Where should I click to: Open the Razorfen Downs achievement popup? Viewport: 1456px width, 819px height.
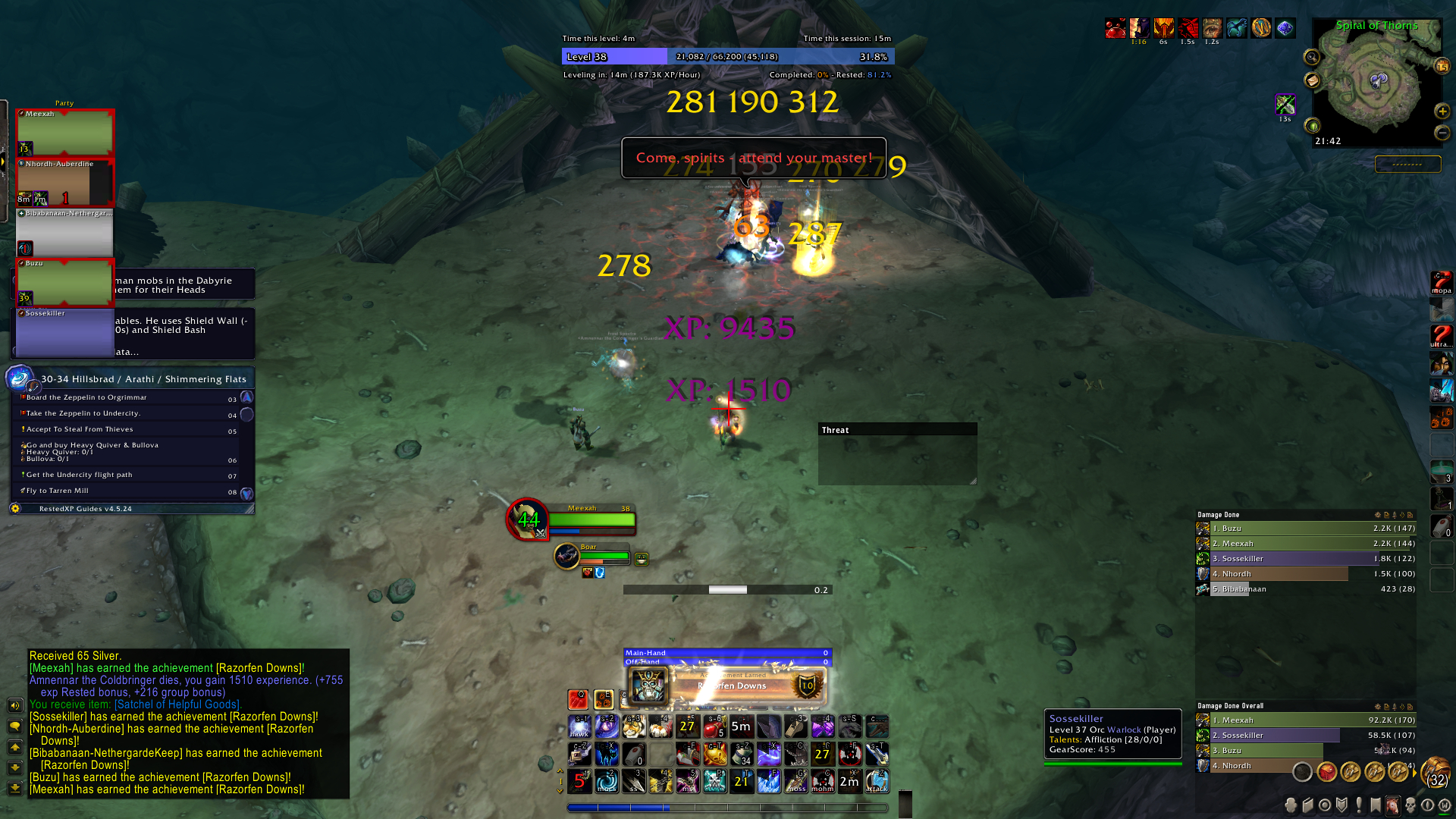click(726, 686)
